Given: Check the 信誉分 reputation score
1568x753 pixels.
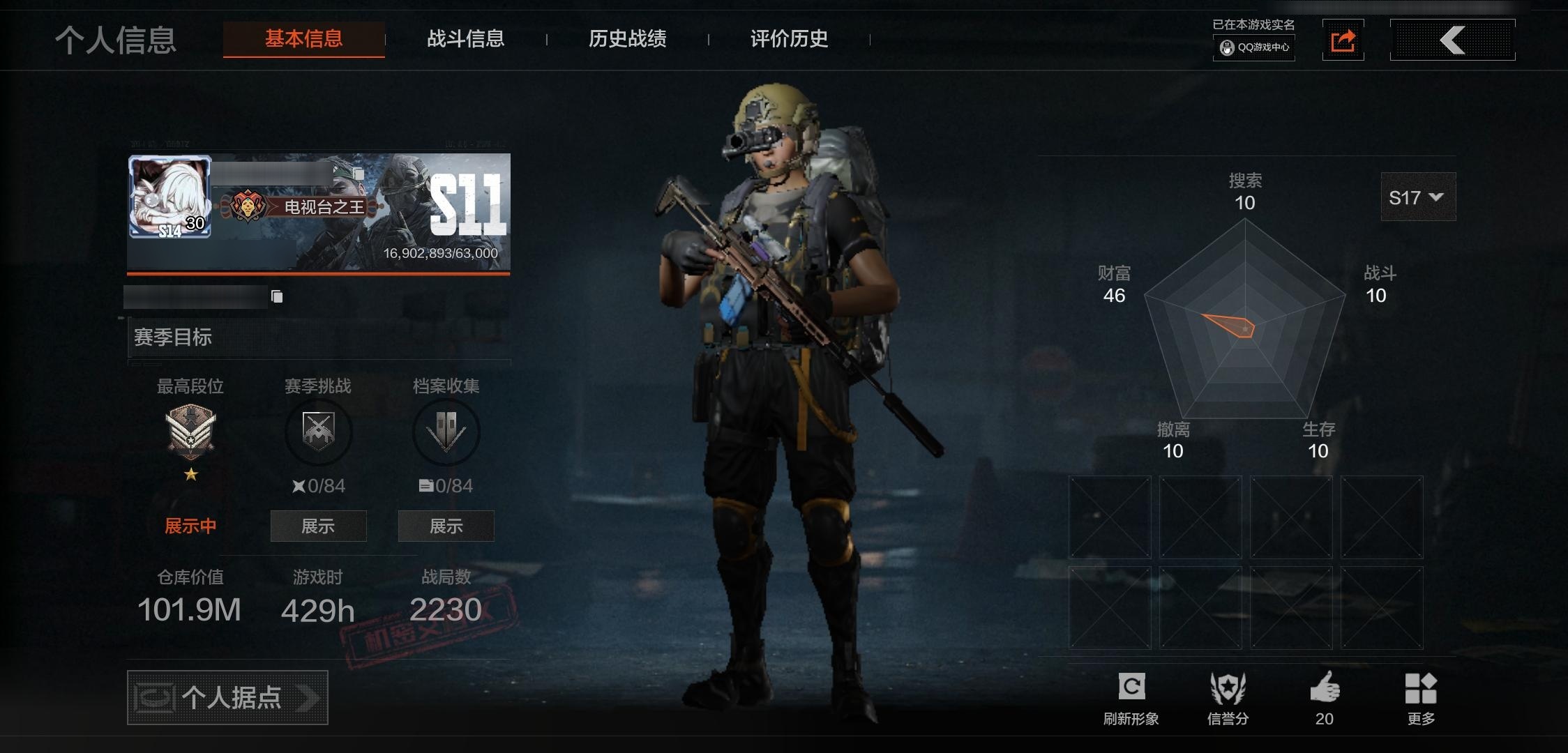Looking at the screenshot, I should (1228, 697).
